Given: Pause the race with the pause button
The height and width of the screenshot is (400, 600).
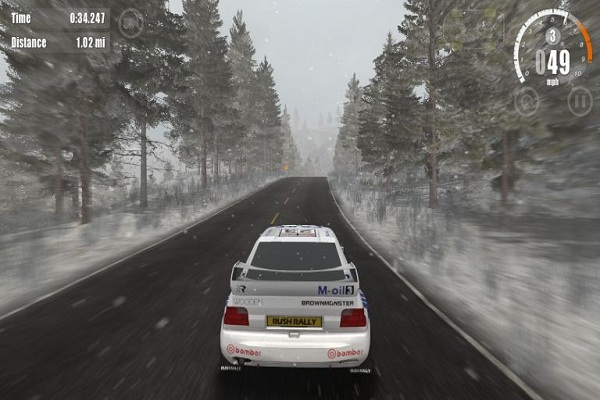Looking at the screenshot, I should tap(580, 100).
